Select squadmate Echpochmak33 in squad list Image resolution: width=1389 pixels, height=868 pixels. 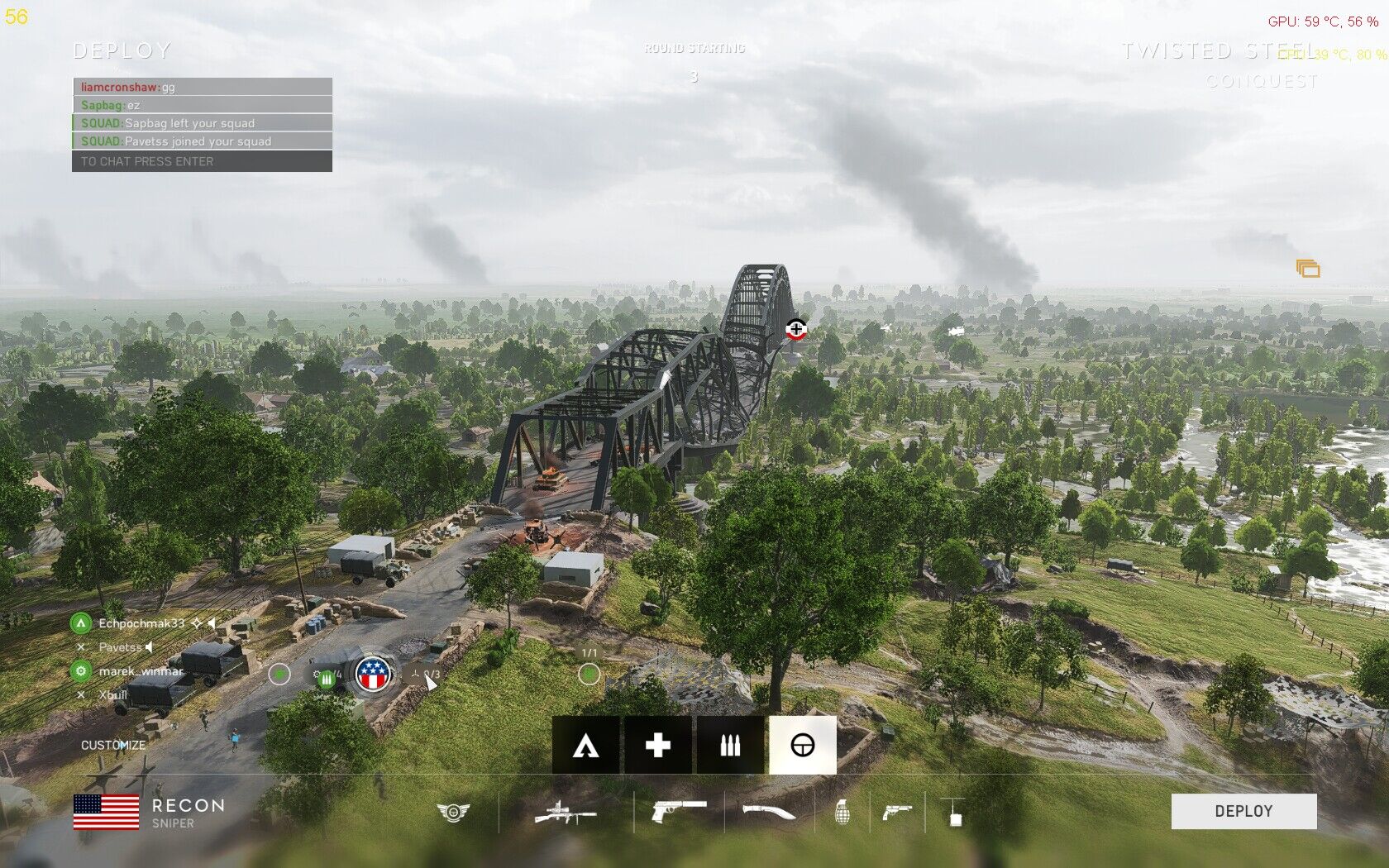(141, 623)
